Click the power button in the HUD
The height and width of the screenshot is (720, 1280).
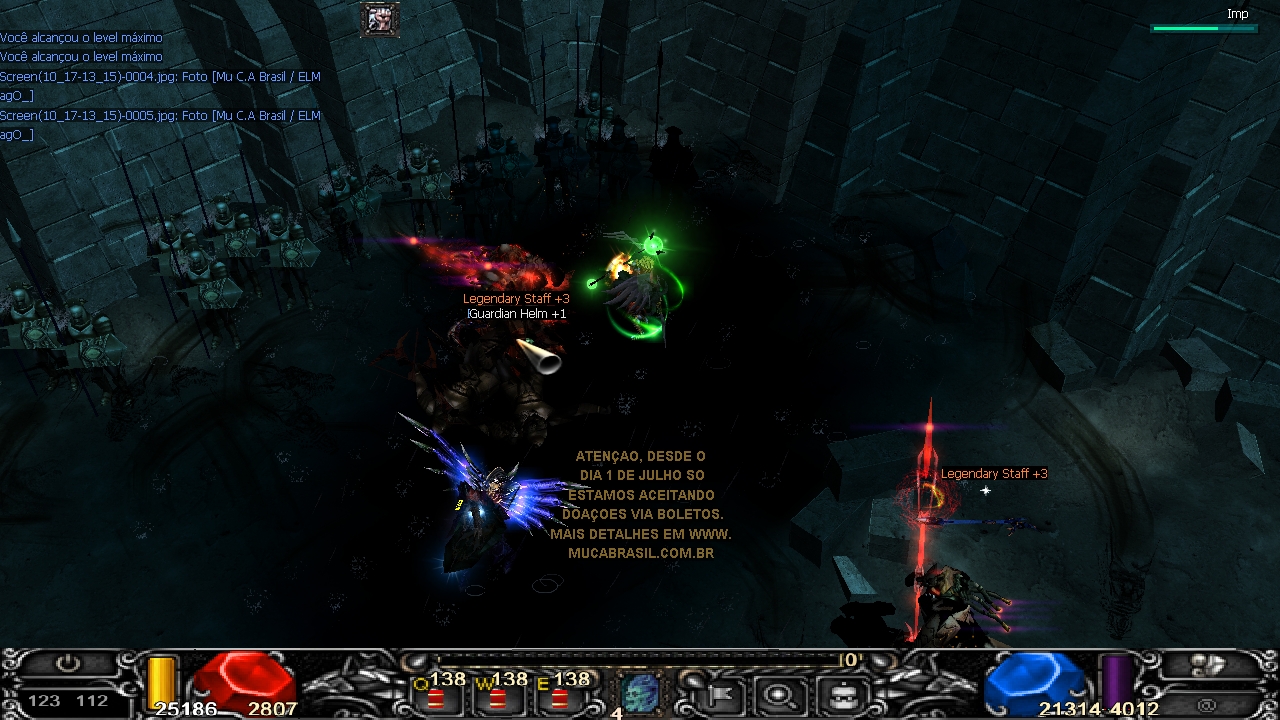click(x=68, y=665)
